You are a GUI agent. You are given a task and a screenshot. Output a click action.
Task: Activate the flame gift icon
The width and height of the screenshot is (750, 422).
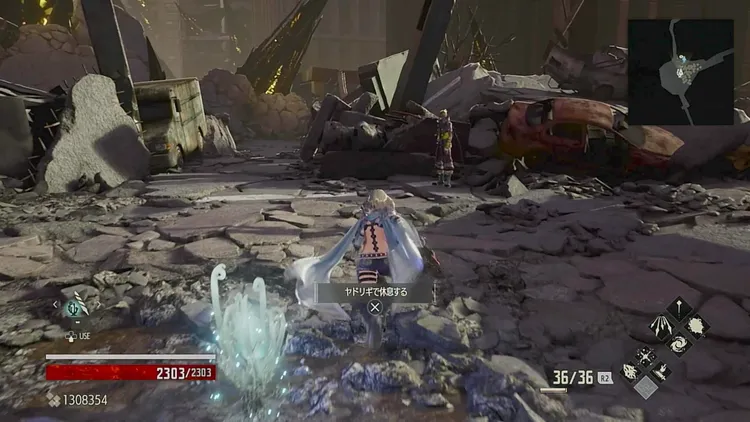click(x=661, y=370)
